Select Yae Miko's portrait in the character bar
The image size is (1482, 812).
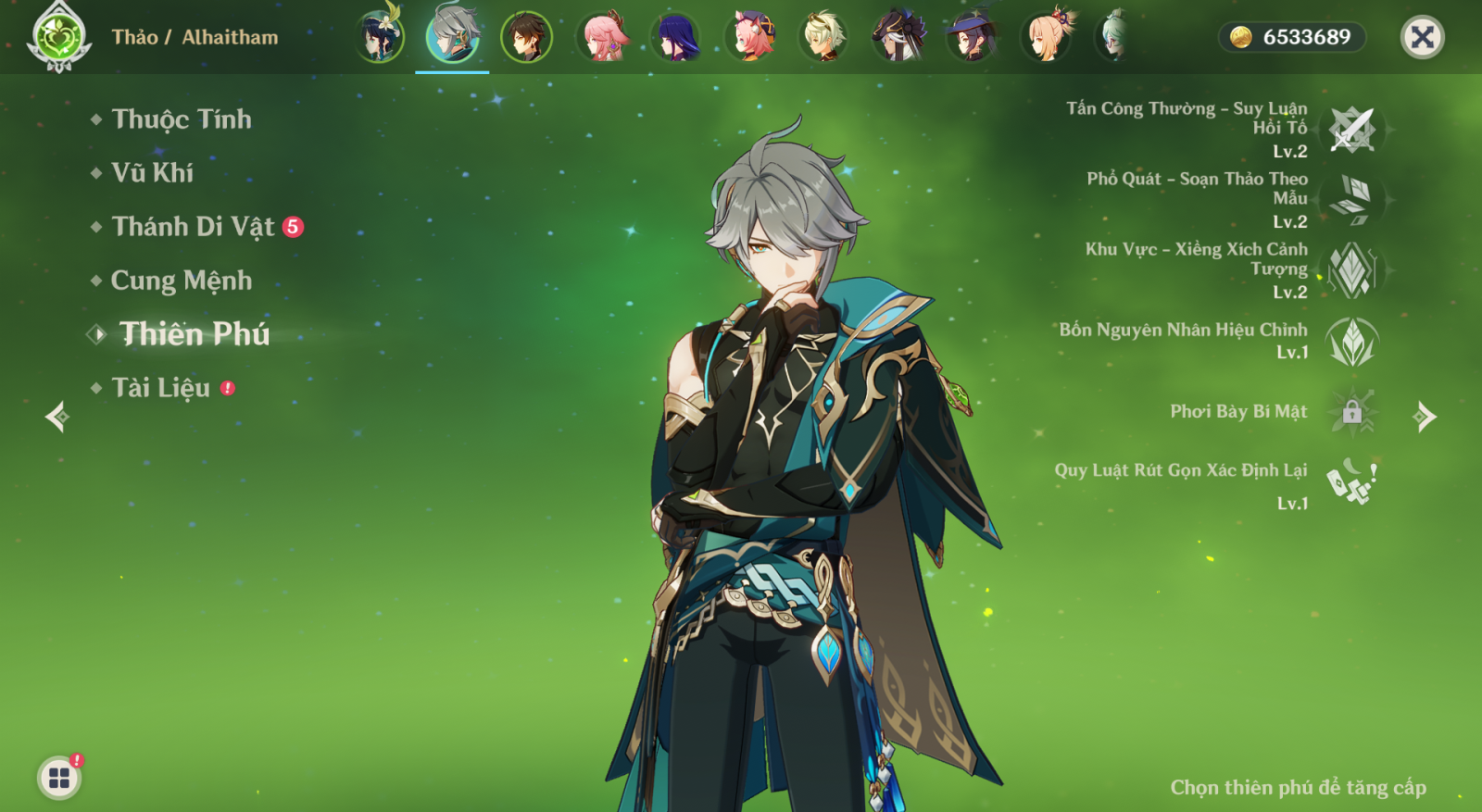click(x=603, y=37)
